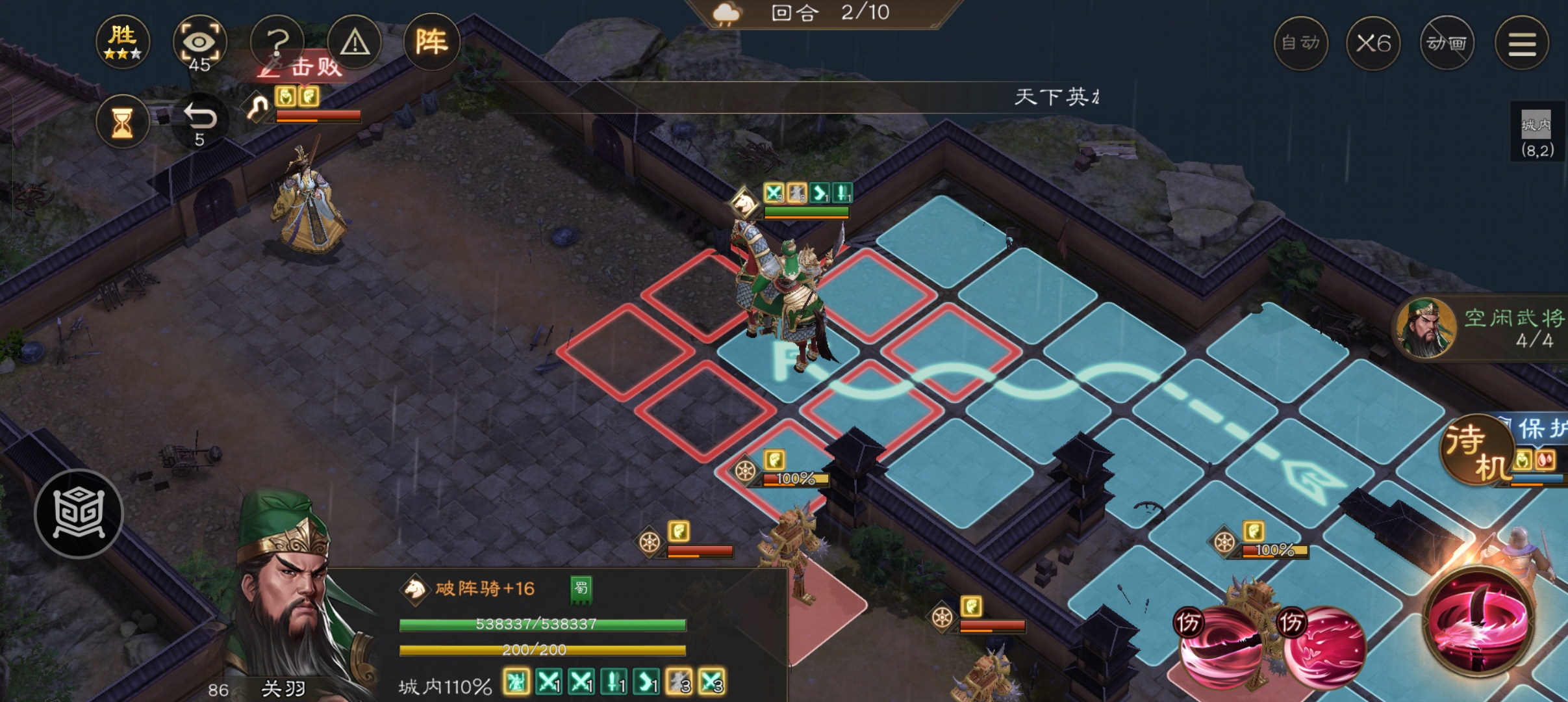Click the eye vision icon showing 45
The height and width of the screenshot is (702, 1568).
point(200,41)
